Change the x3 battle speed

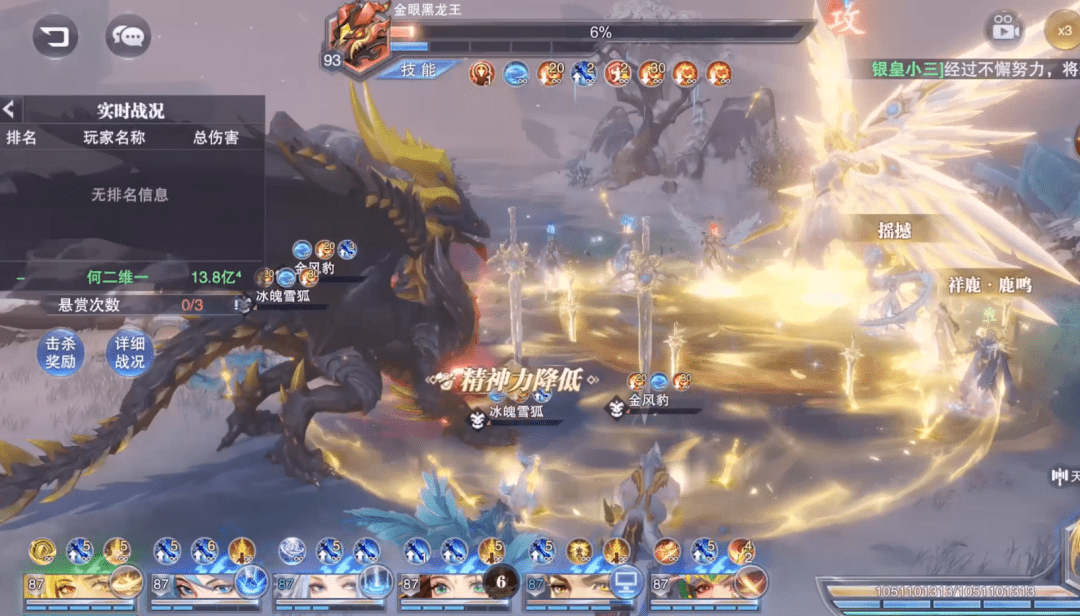coord(1063,29)
